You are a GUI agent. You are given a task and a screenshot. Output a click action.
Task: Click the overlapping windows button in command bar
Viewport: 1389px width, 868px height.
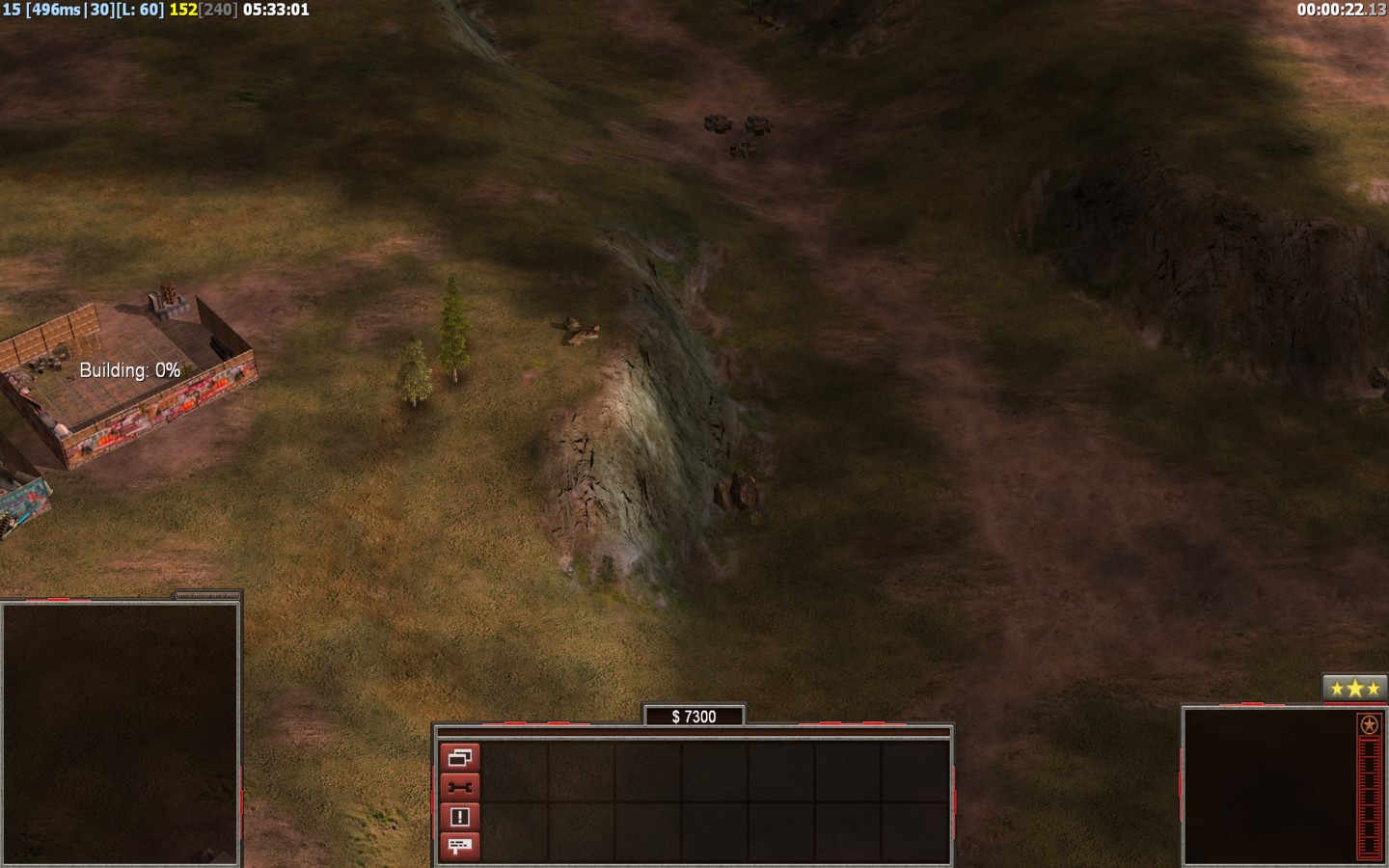point(459,757)
